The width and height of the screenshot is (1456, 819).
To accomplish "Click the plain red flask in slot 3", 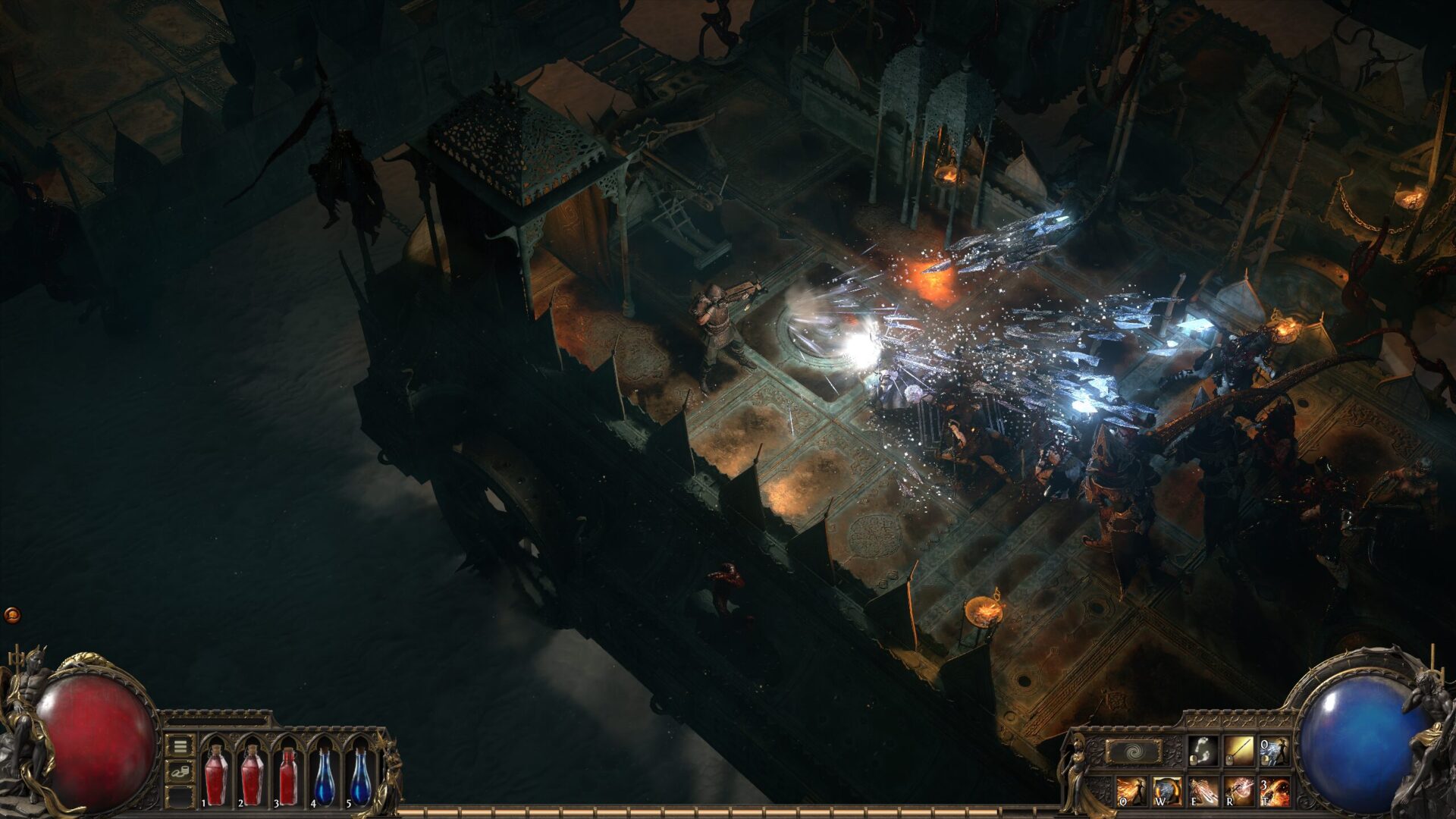I will pos(288,776).
